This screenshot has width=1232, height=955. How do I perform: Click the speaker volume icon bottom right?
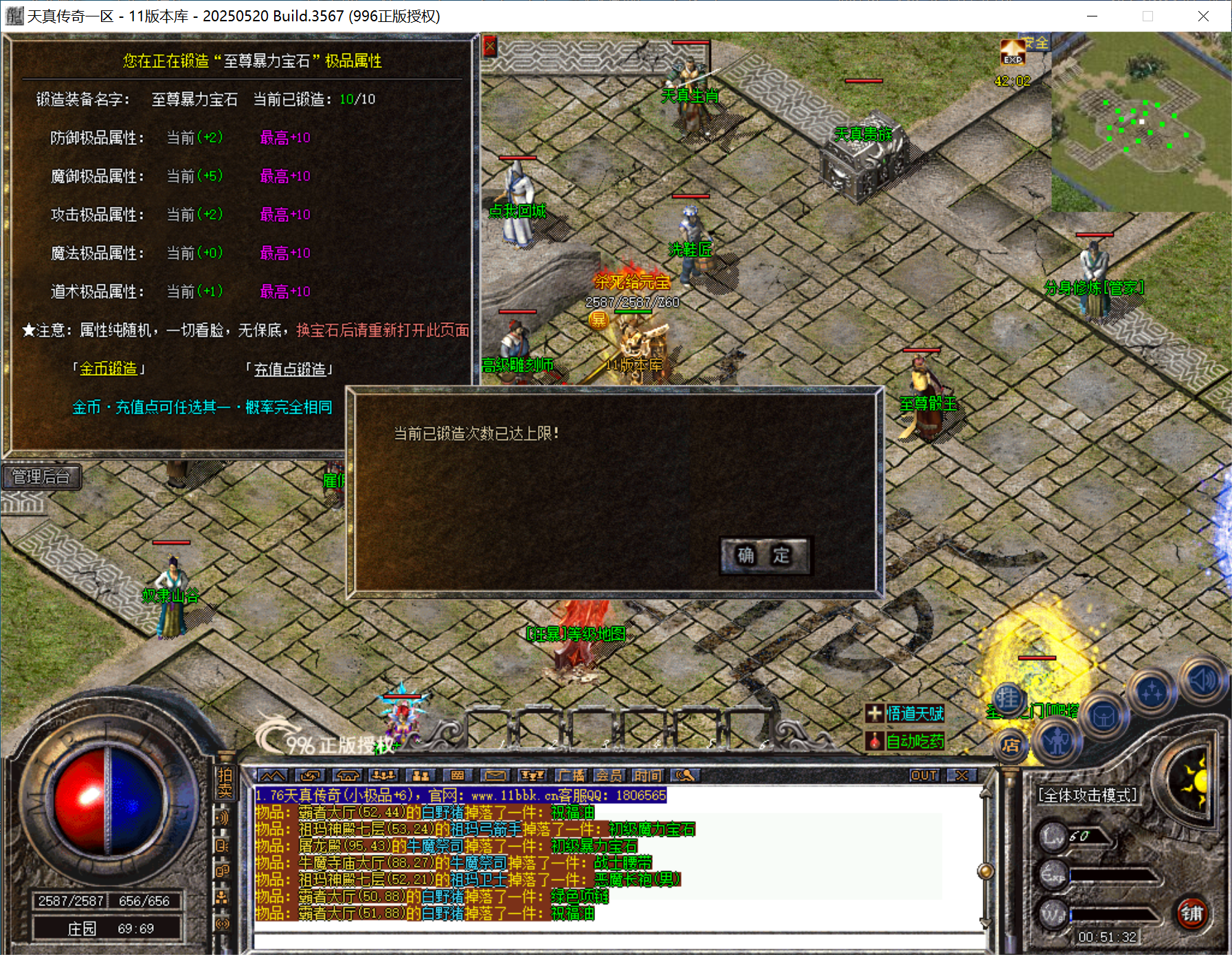tap(1203, 681)
